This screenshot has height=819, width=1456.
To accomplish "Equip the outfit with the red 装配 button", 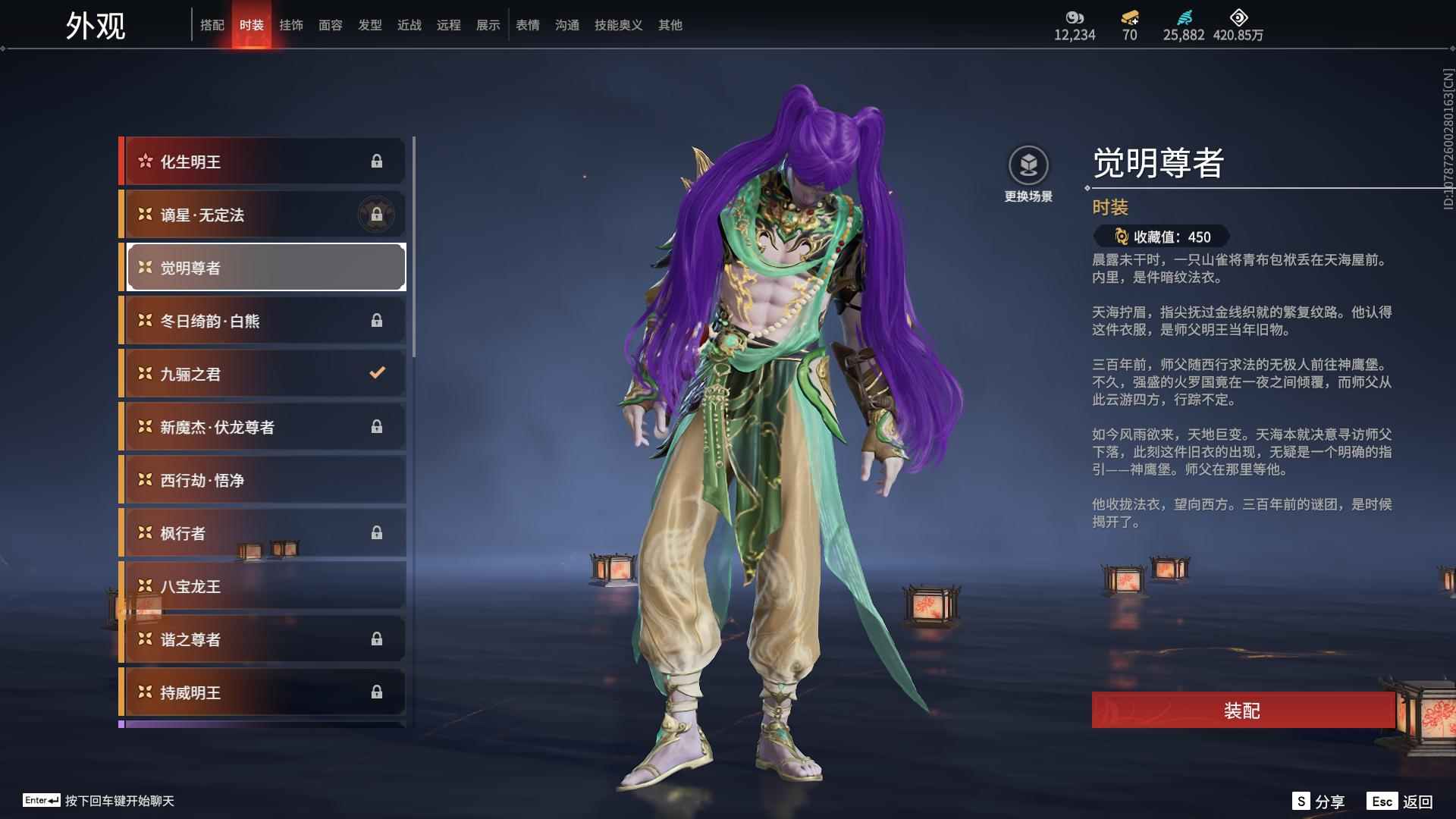I will pos(1242,710).
